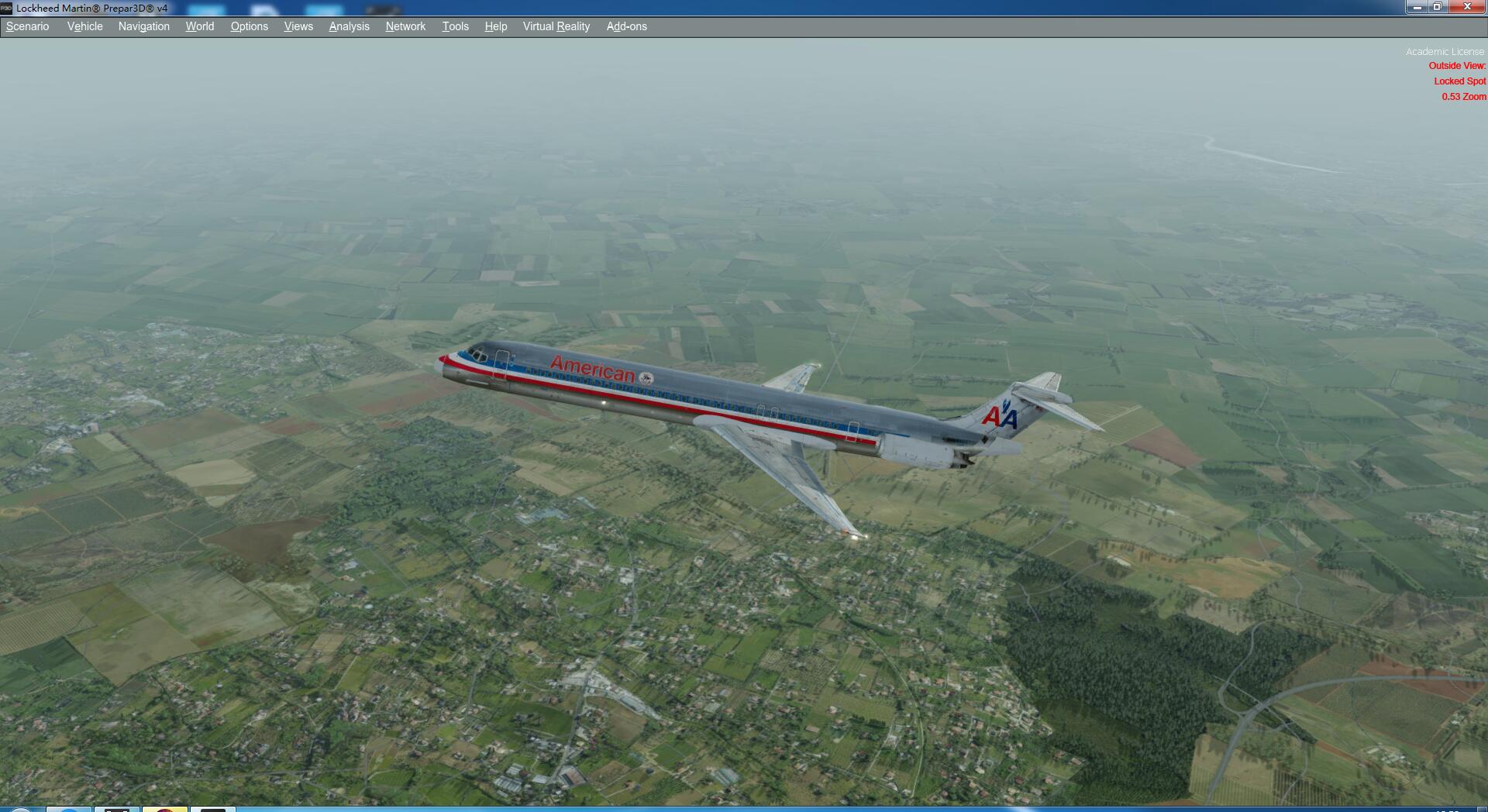Show the Options menu
The image size is (1488, 812).
pos(249,26)
